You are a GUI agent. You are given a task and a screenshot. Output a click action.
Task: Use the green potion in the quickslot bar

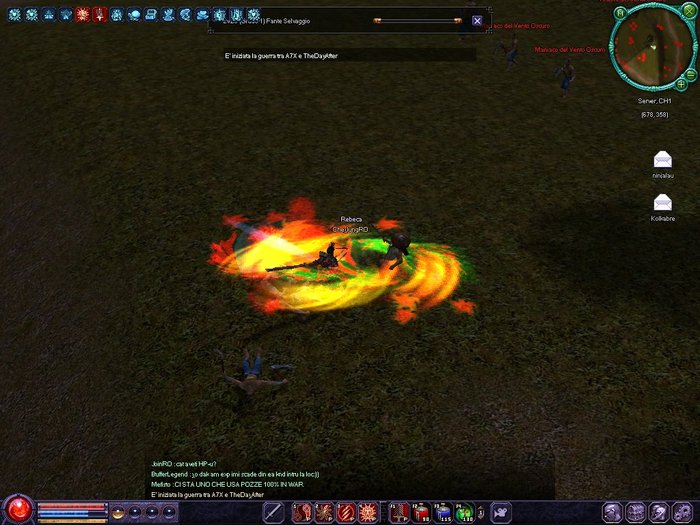coord(465,513)
